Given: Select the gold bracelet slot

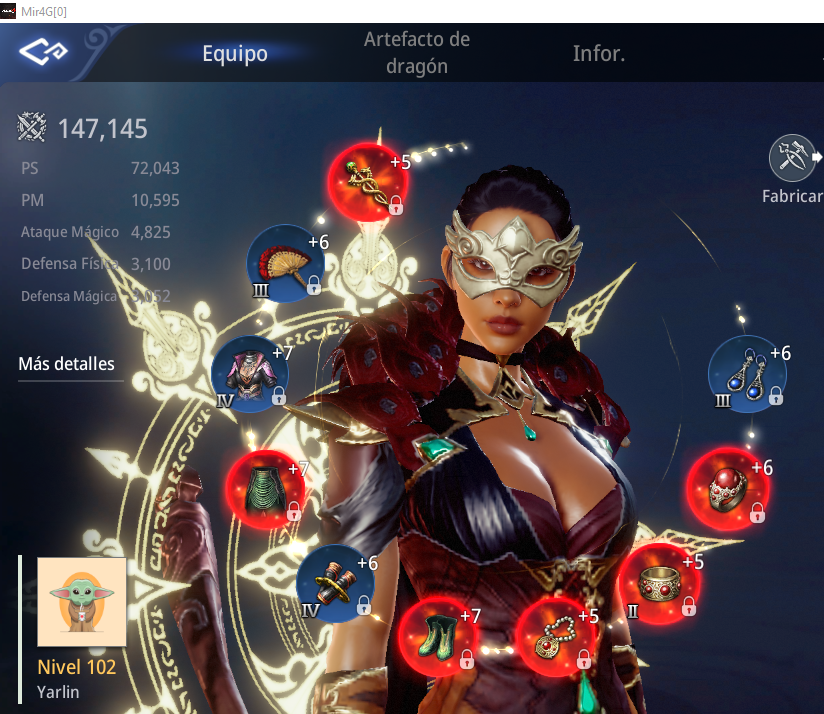Looking at the screenshot, I should (x=656, y=583).
